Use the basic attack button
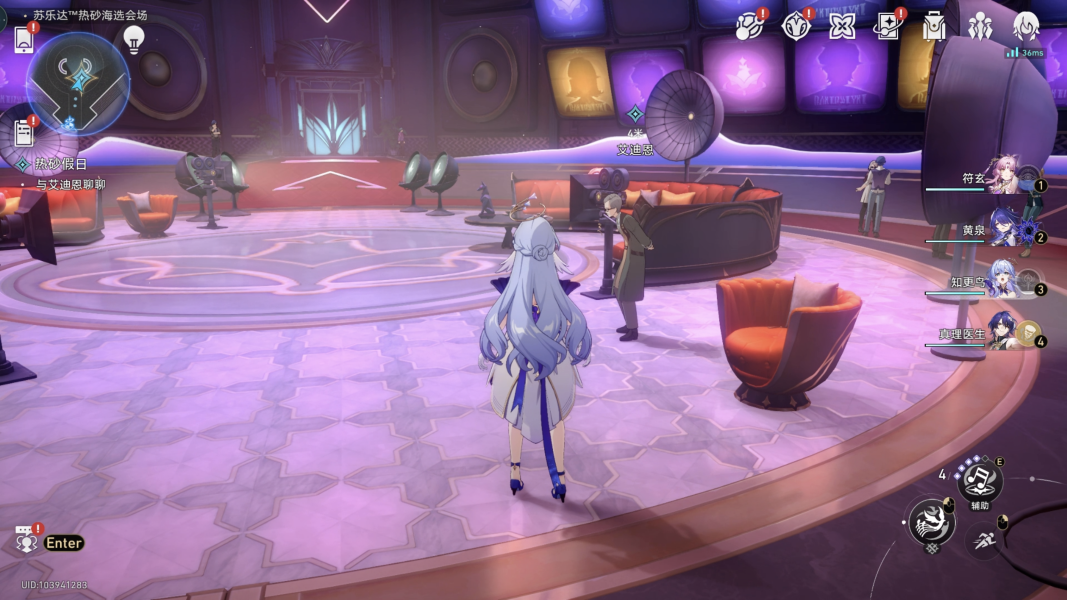 click(930, 521)
